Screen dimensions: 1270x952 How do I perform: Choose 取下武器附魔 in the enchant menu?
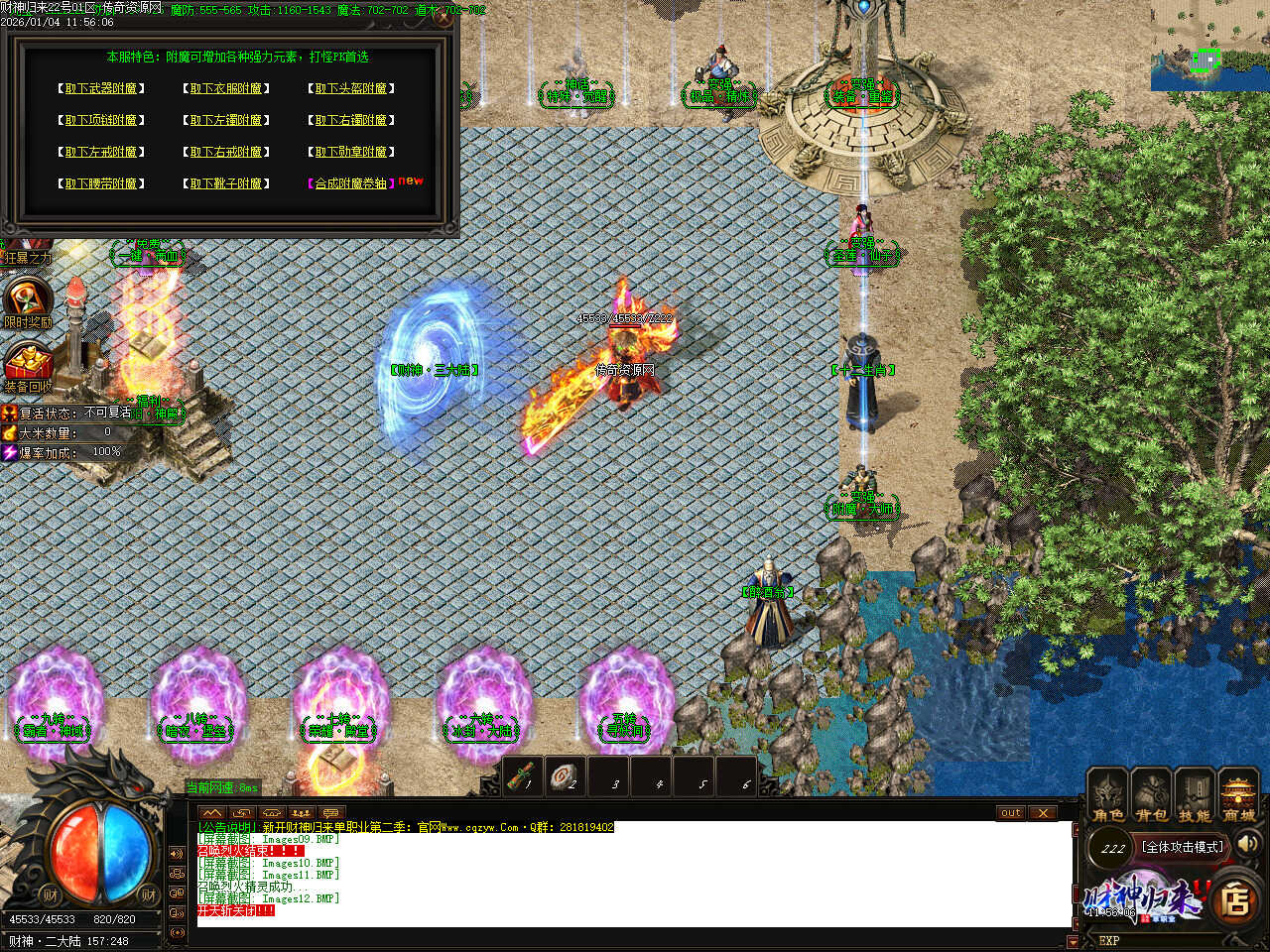pyautogui.click(x=101, y=89)
